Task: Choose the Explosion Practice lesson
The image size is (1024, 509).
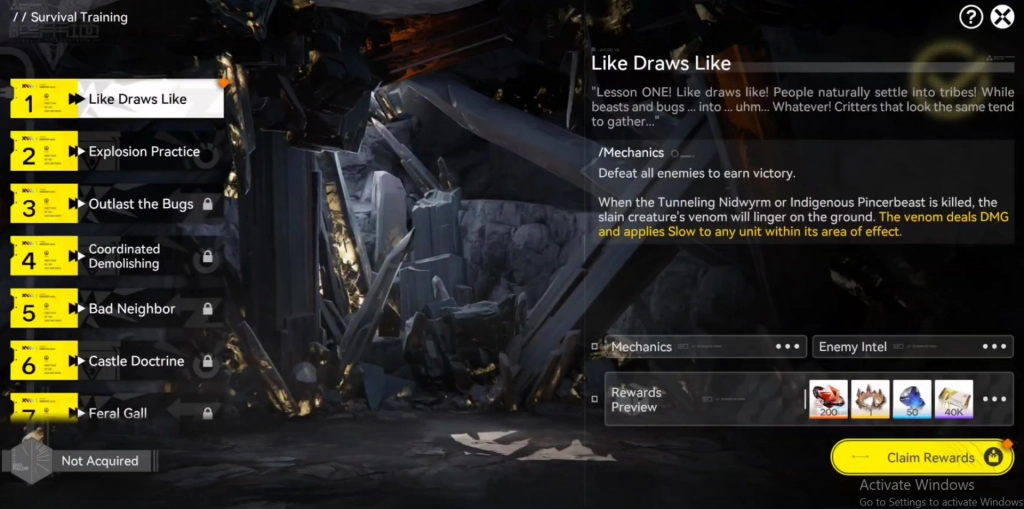Action: tap(143, 151)
